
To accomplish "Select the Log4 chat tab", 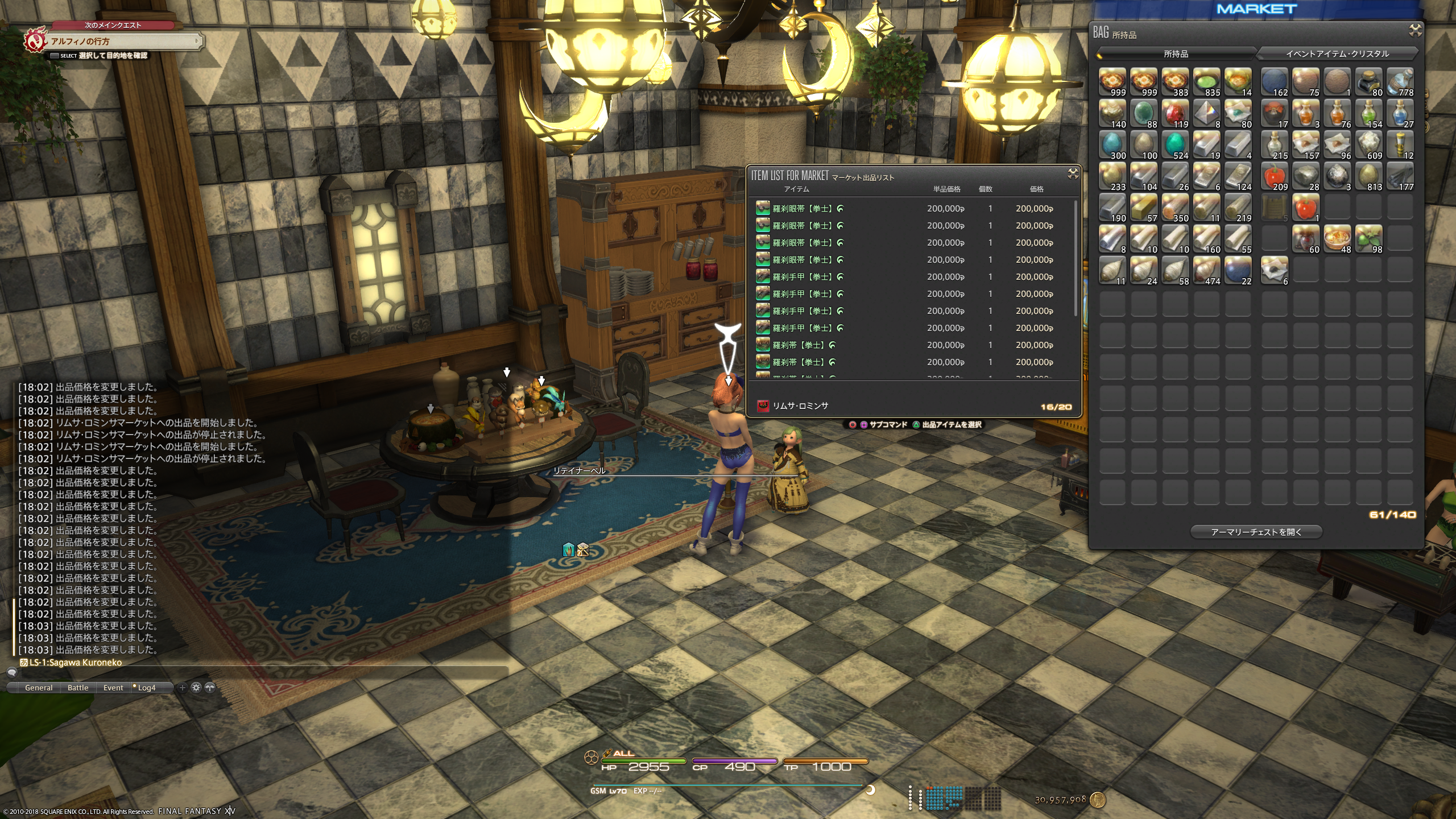I will point(146,688).
